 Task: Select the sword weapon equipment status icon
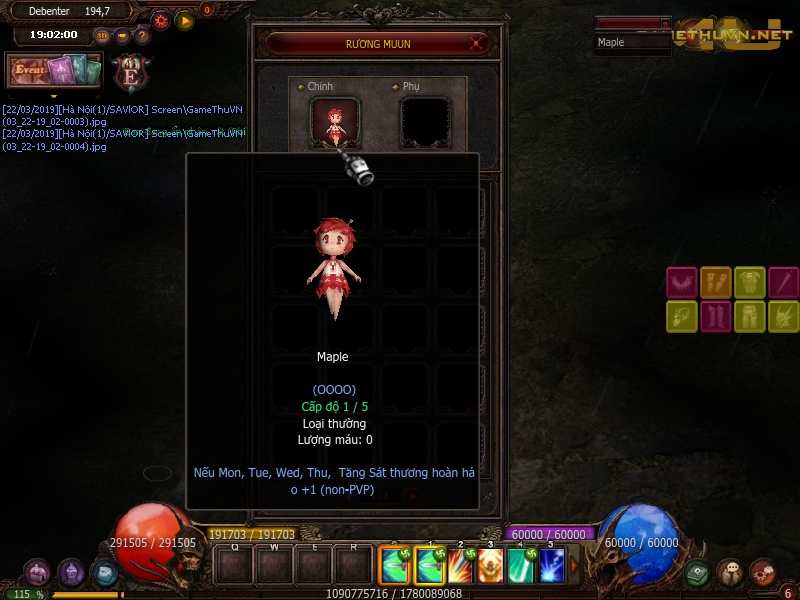783,282
